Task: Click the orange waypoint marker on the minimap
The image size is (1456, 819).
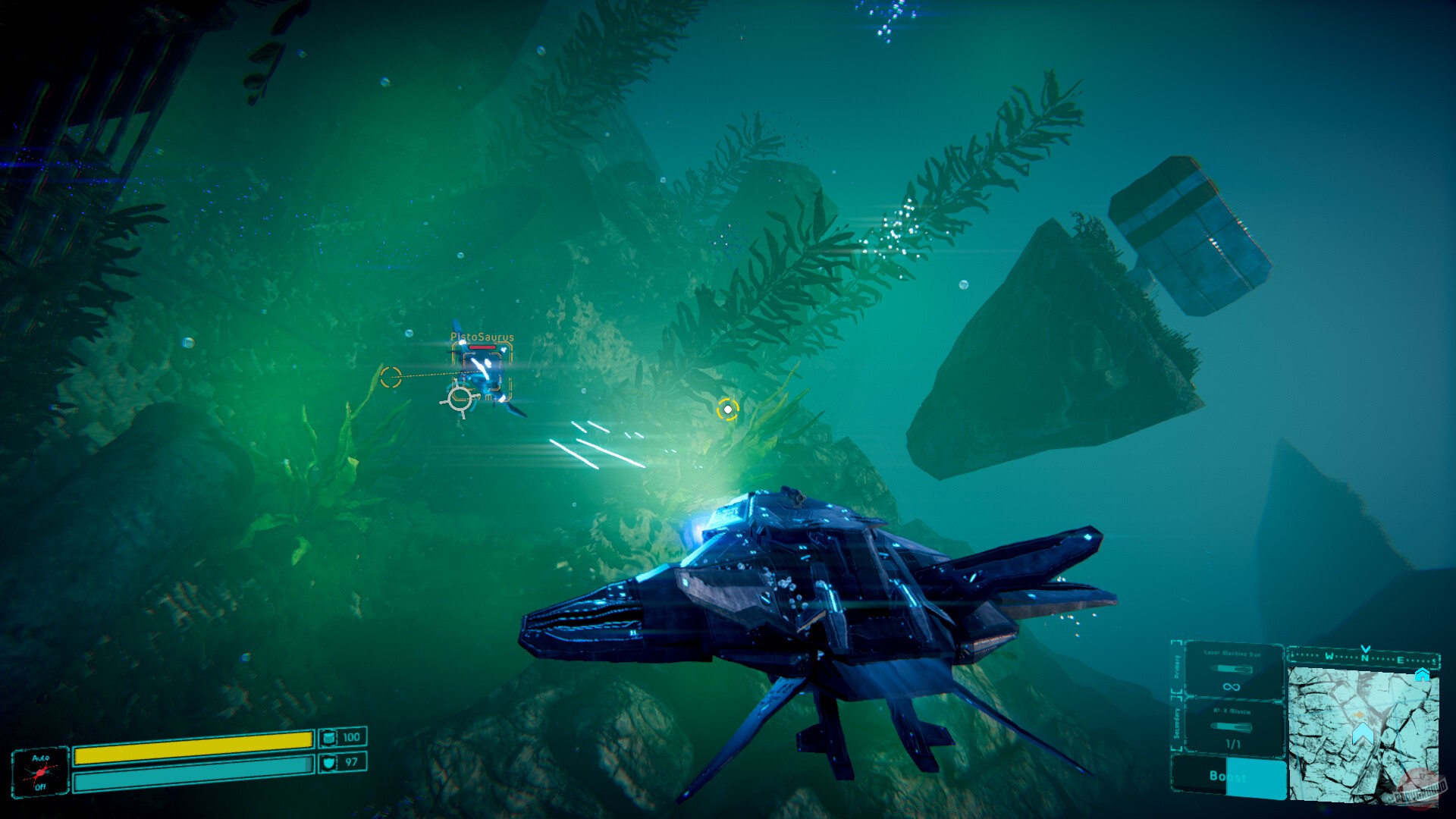Action: (1358, 714)
